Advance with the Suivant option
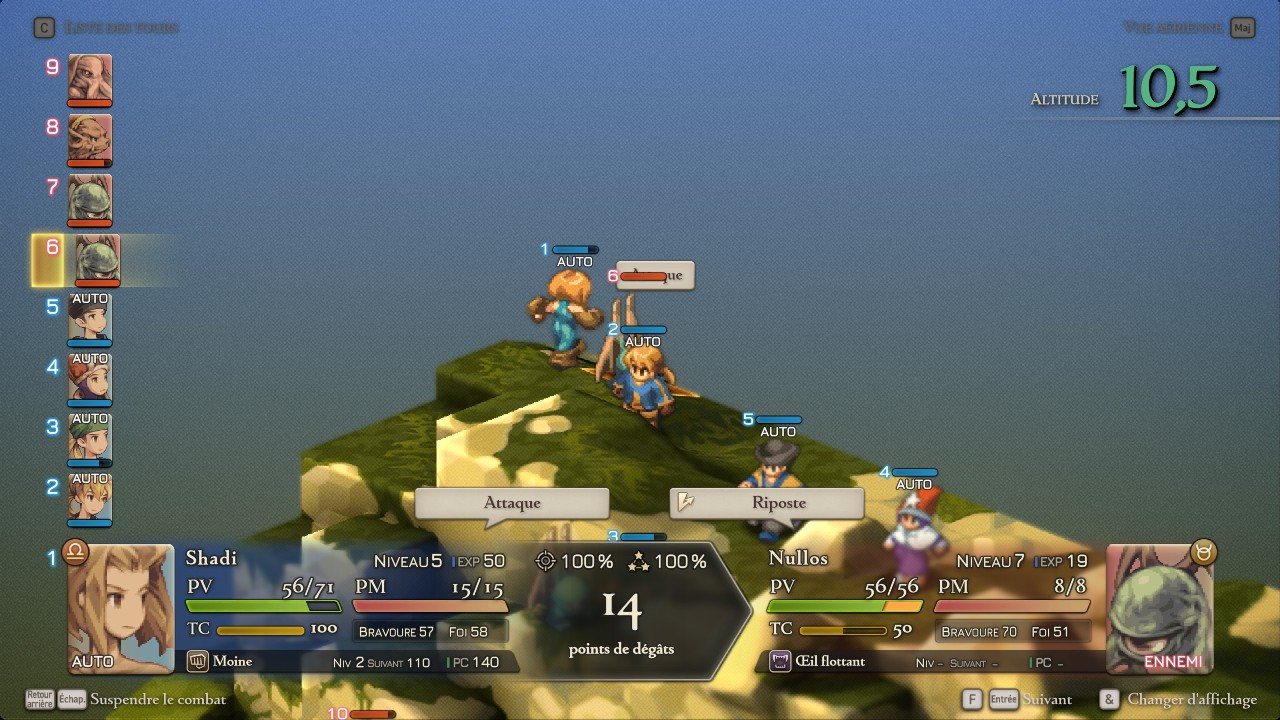This screenshot has height=720, width=1280. 1047,700
